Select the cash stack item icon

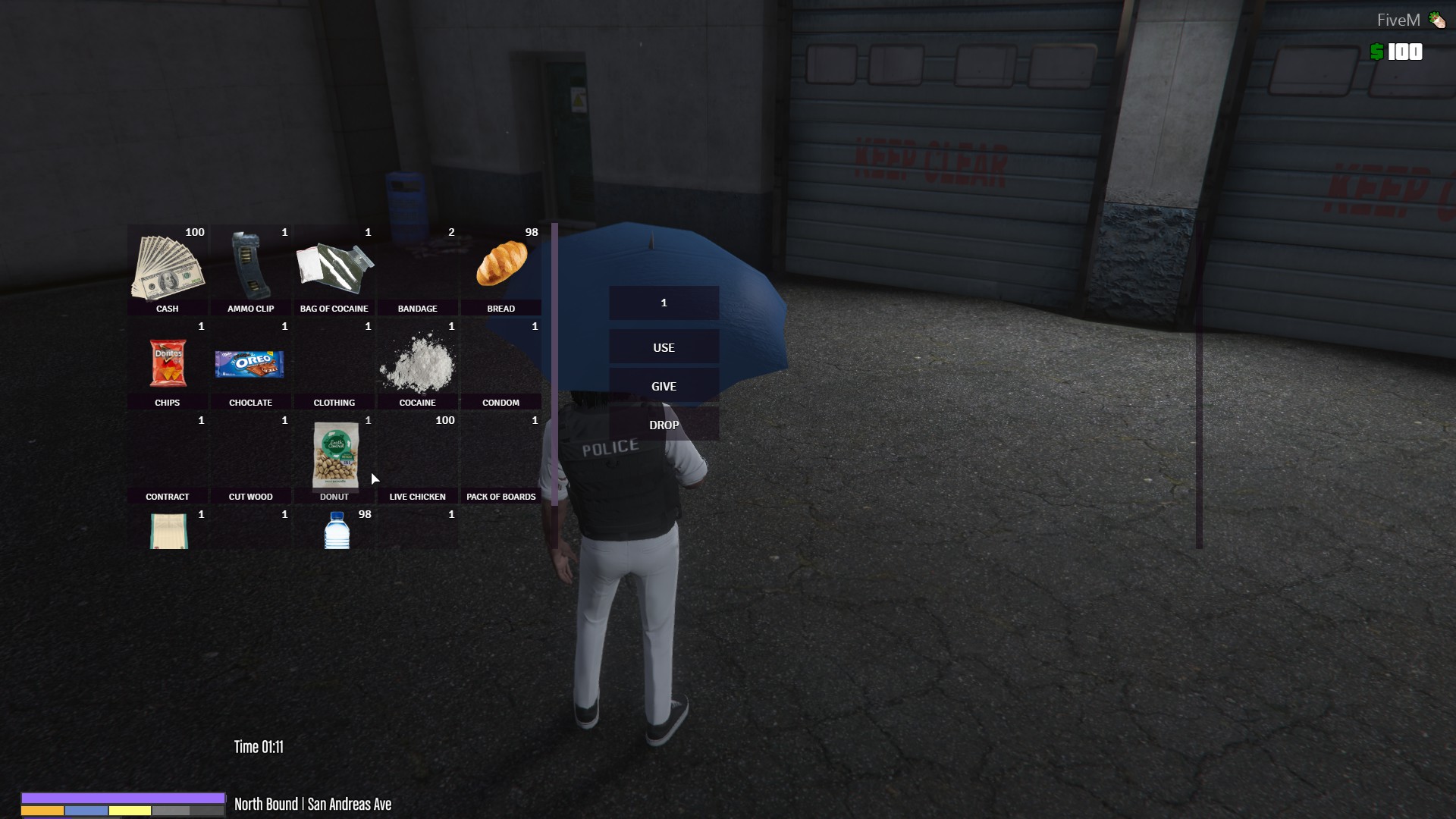coord(168,265)
